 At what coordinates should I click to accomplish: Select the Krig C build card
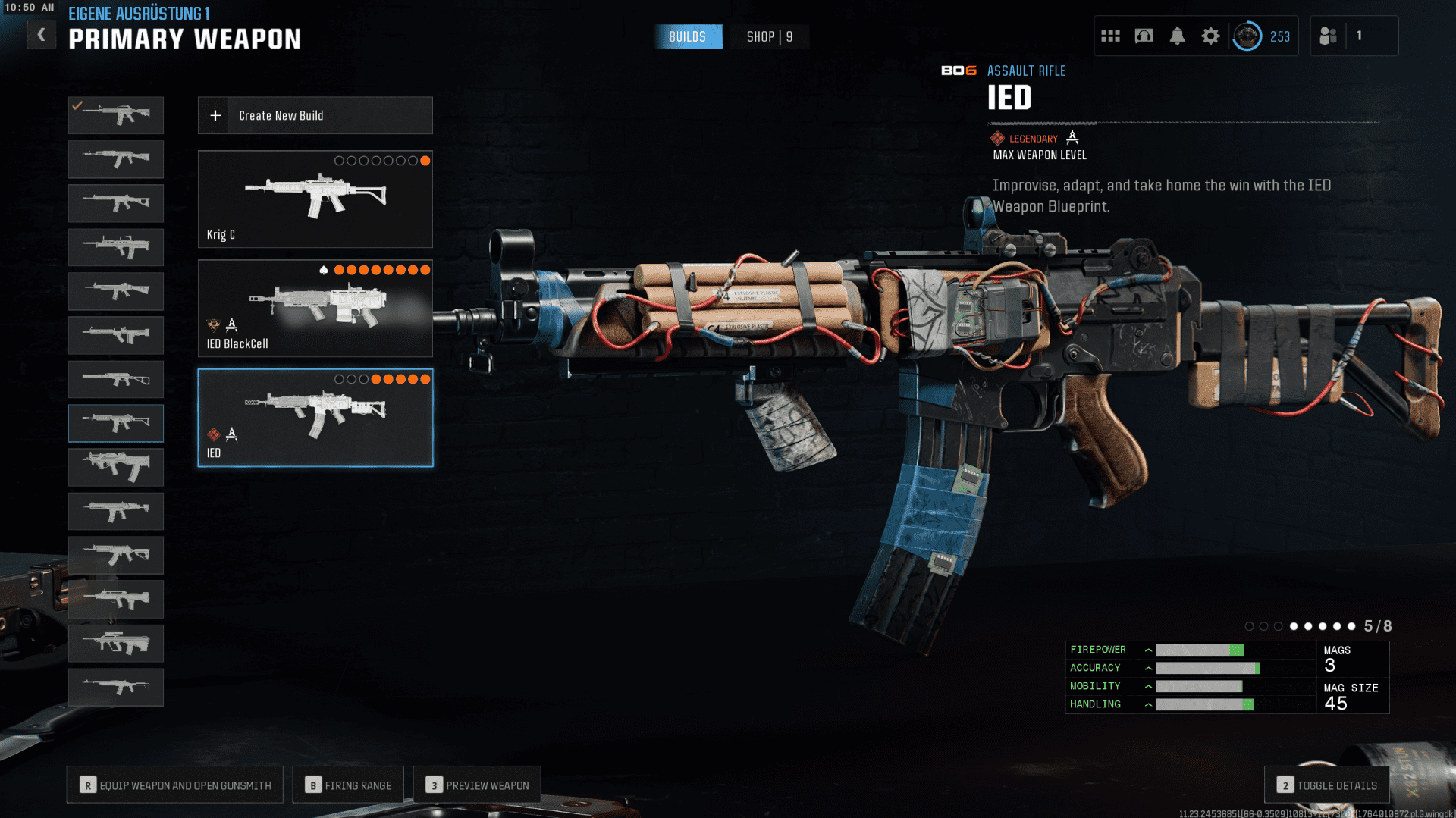click(315, 199)
